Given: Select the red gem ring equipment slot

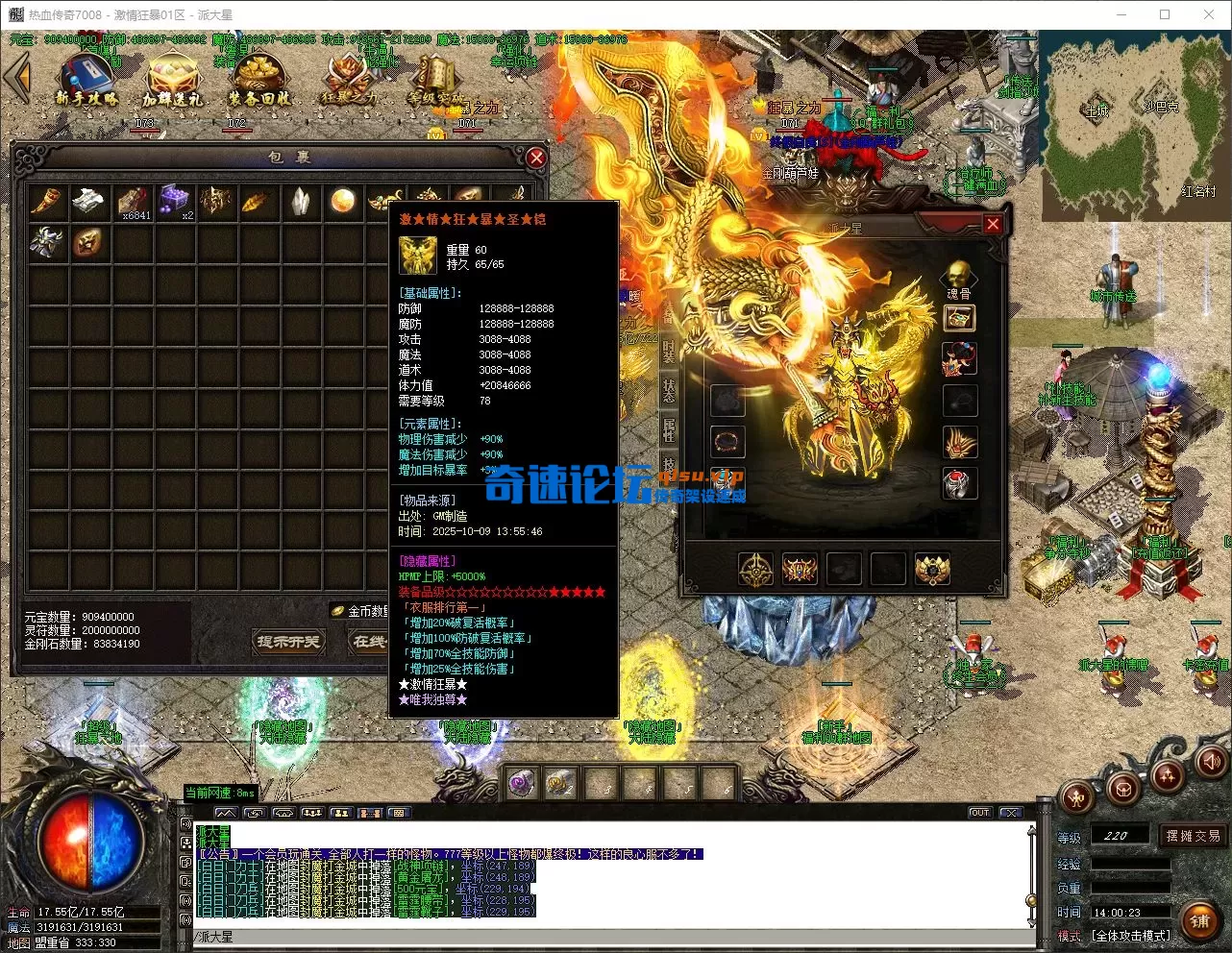Looking at the screenshot, I should pos(959,484).
